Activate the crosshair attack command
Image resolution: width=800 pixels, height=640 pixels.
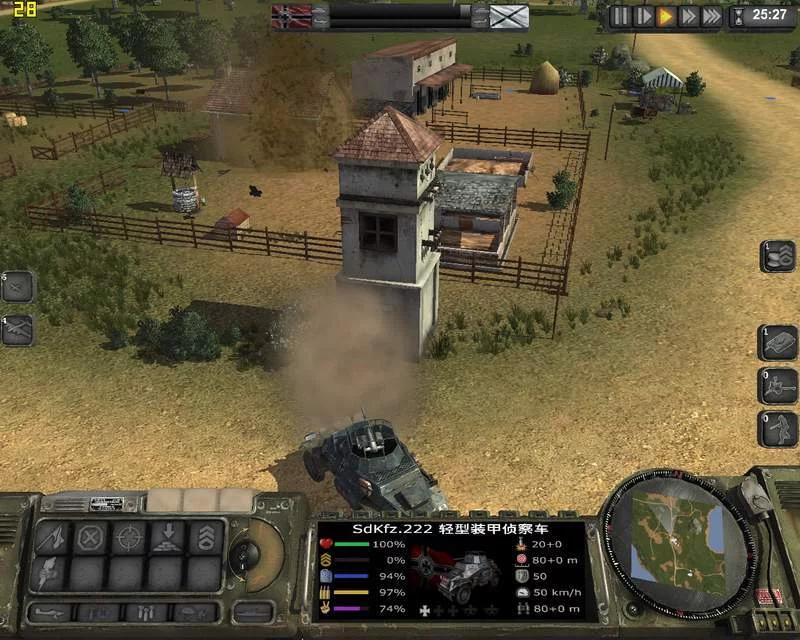tap(129, 538)
